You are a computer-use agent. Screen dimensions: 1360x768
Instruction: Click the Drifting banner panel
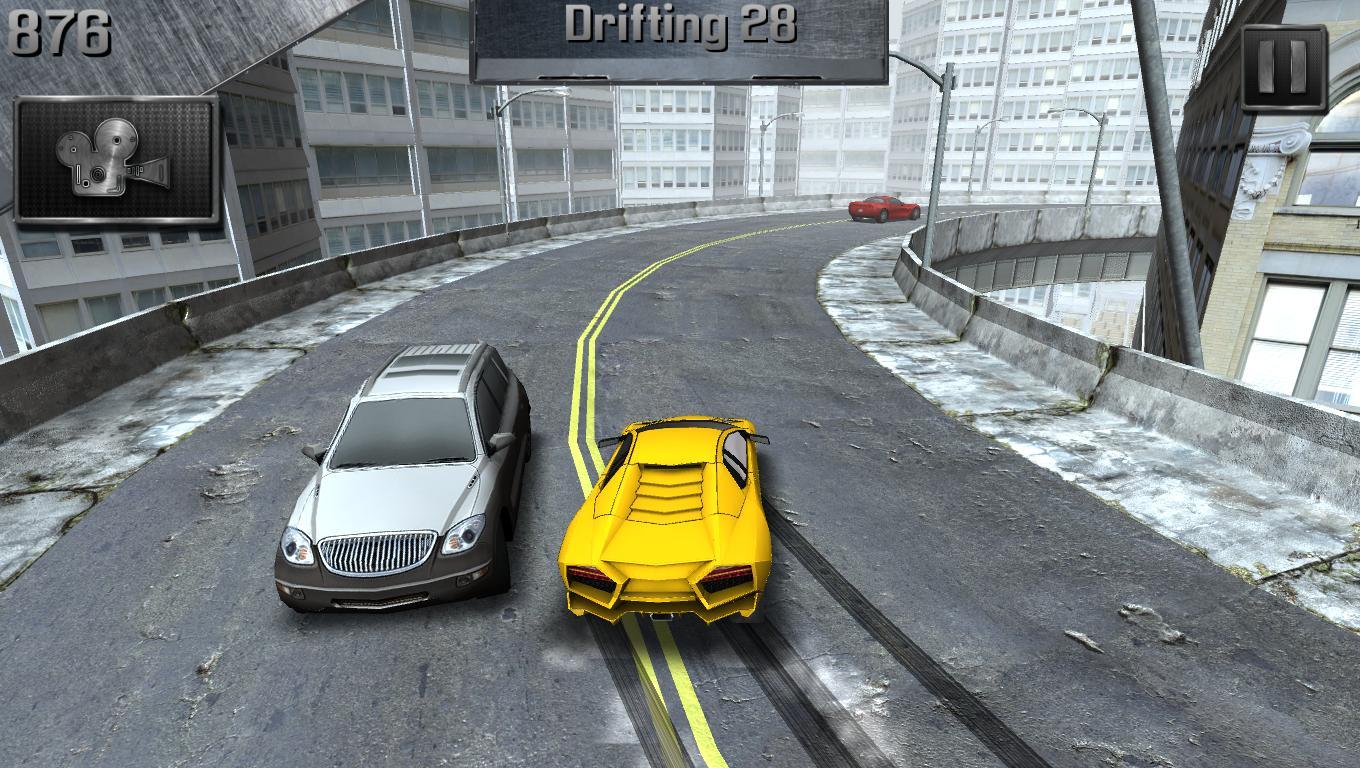coord(680,40)
